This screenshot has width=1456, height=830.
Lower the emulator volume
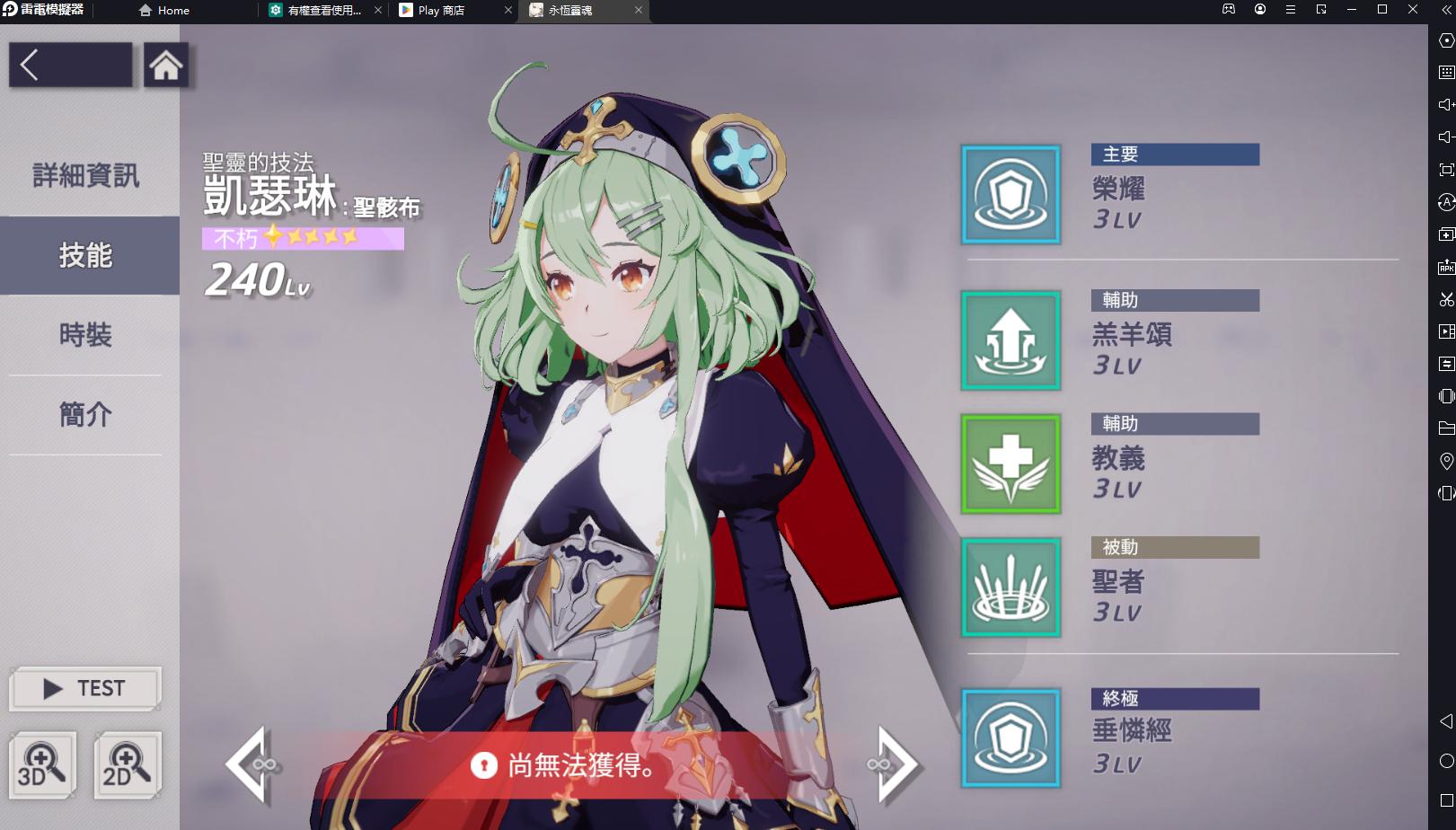[x=1446, y=137]
